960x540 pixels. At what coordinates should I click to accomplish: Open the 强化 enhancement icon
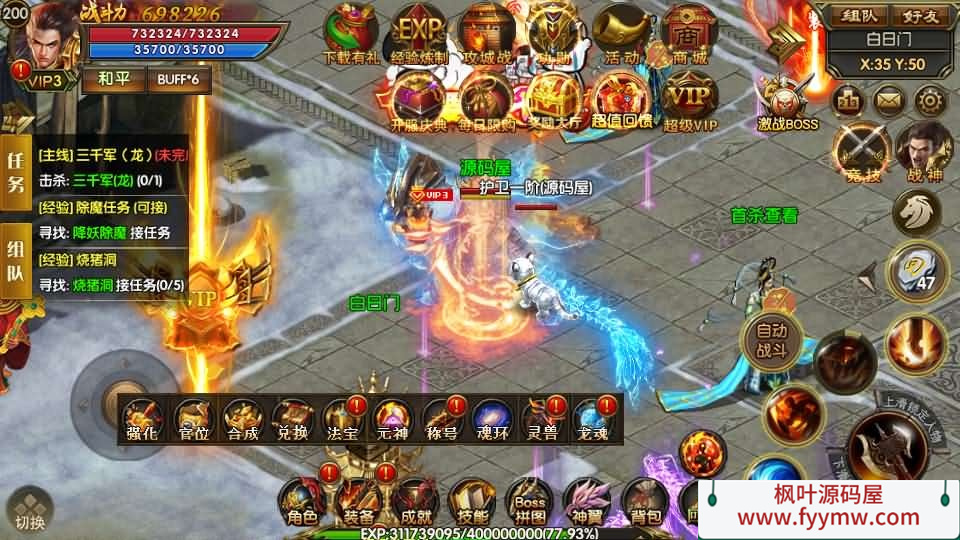click(144, 420)
